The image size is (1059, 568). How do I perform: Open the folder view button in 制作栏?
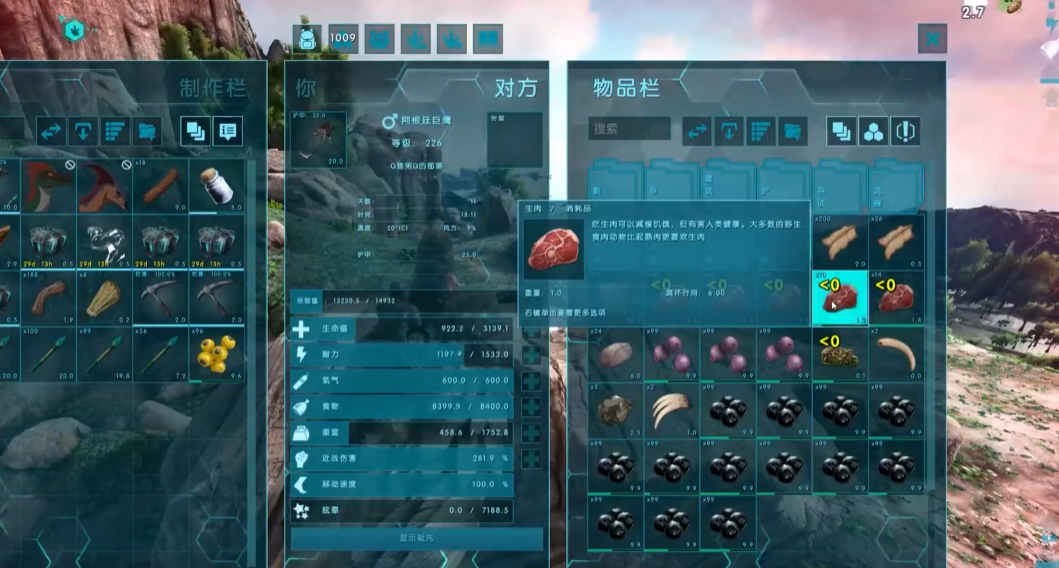pyautogui.click(x=146, y=131)
